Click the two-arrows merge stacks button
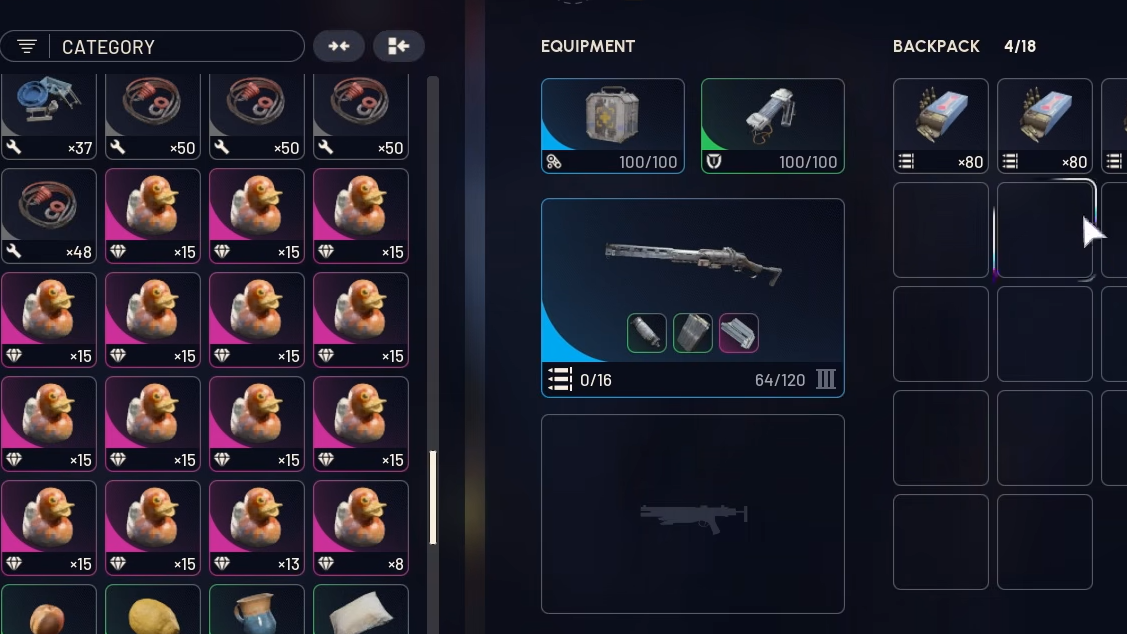Screen dimensions: 1127x634 pos(338,46)
